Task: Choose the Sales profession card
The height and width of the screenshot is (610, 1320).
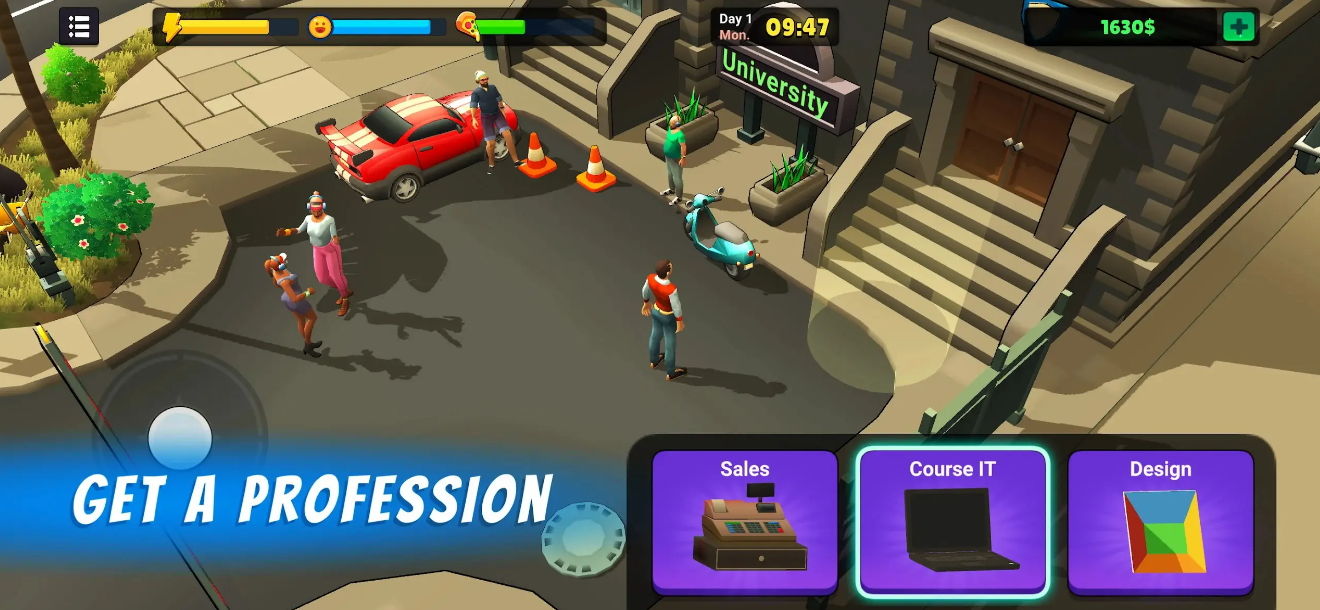Action: (745, 520)
